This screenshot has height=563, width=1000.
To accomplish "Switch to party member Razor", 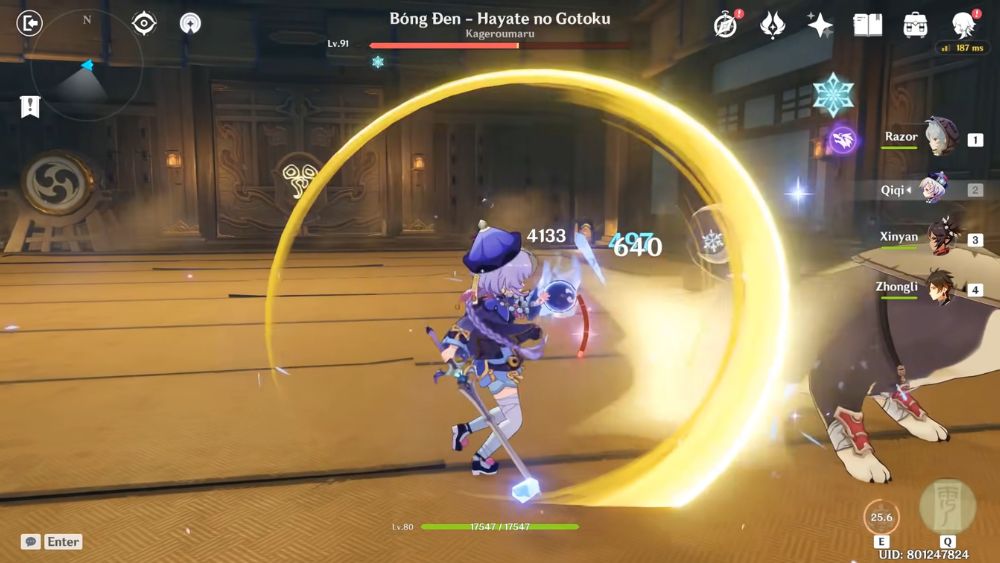I will (940, 138).
